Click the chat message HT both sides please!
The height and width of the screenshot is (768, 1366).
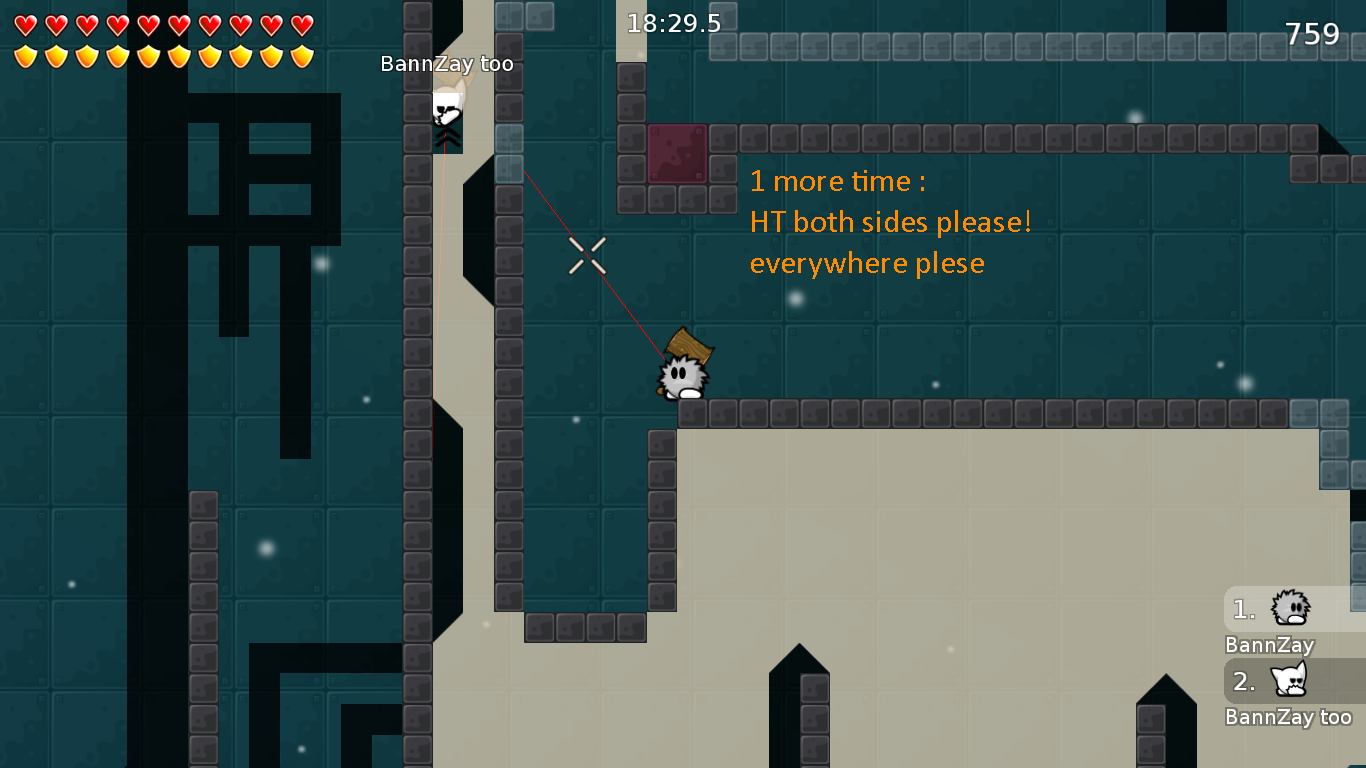891,222
